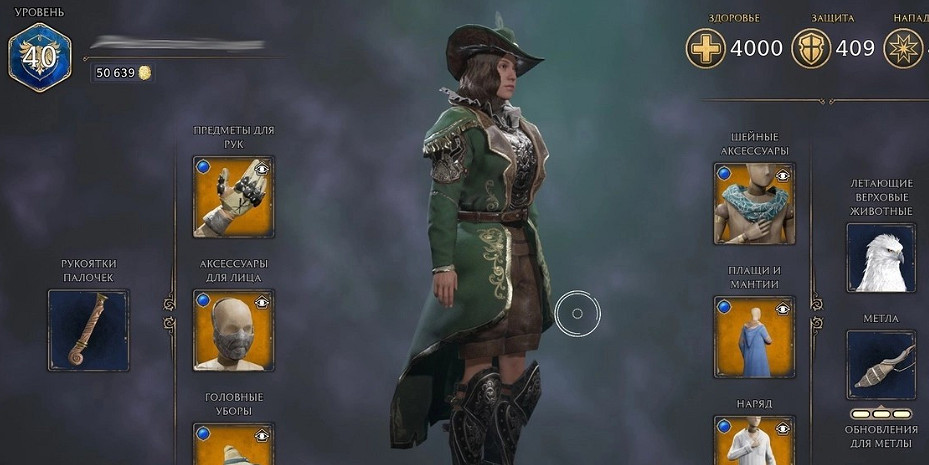Toggle visibility eye on the scarf slot
Viewport: 929px width, 465px height.
click(783, 176)
